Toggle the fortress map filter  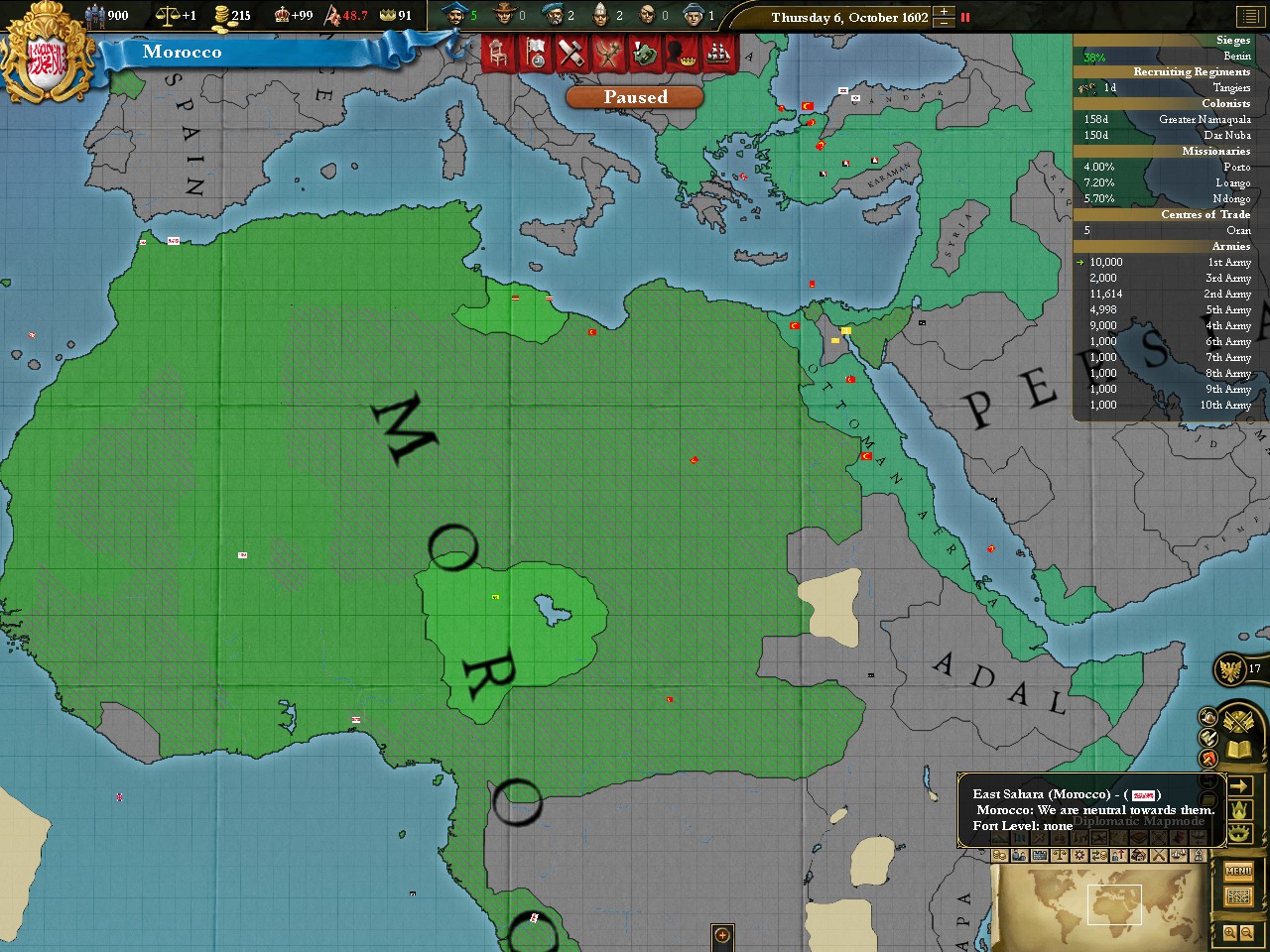click(1040, 855)
